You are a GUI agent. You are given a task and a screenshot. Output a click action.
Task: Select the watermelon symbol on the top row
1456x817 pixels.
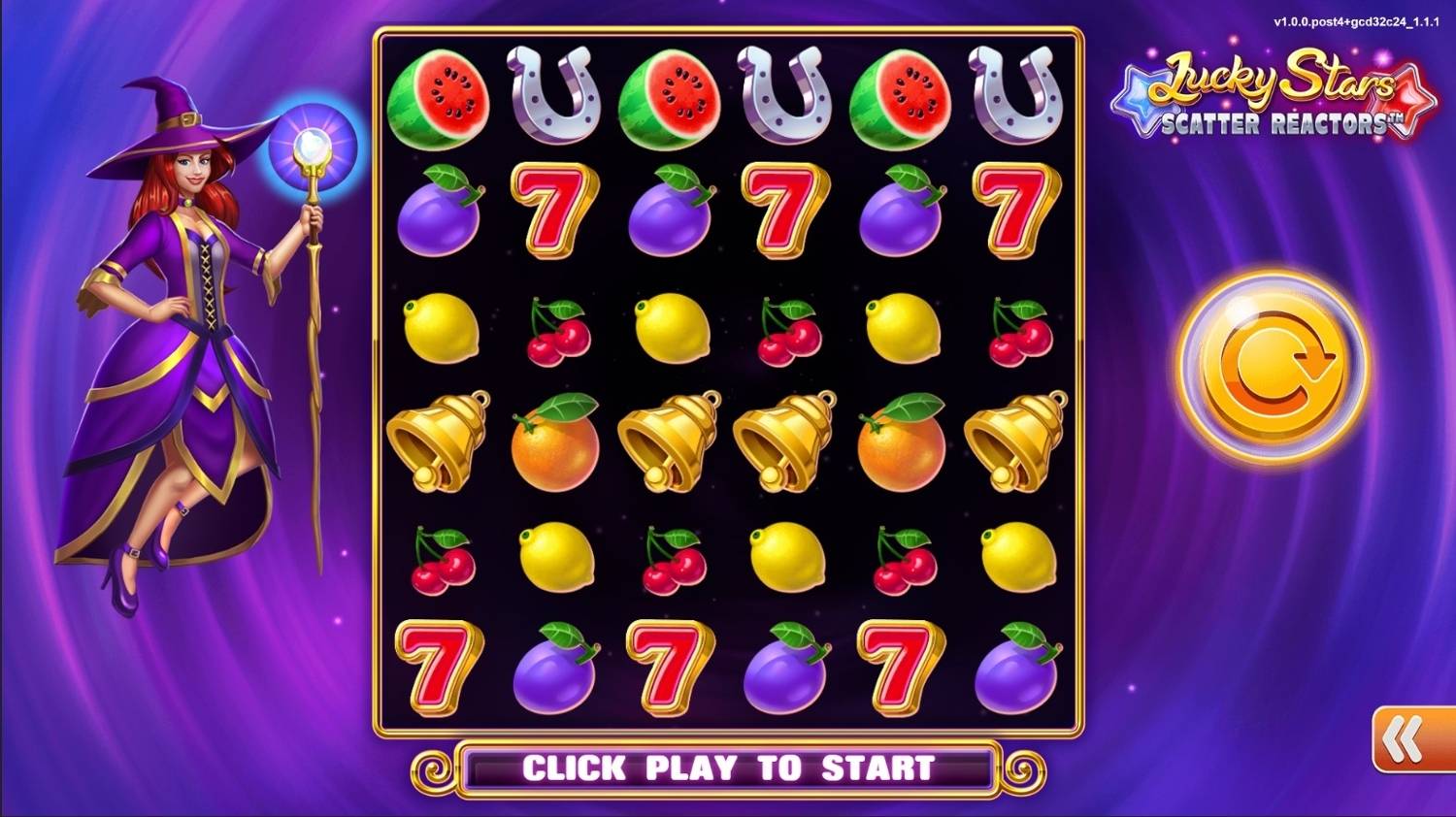click(439, 99)
